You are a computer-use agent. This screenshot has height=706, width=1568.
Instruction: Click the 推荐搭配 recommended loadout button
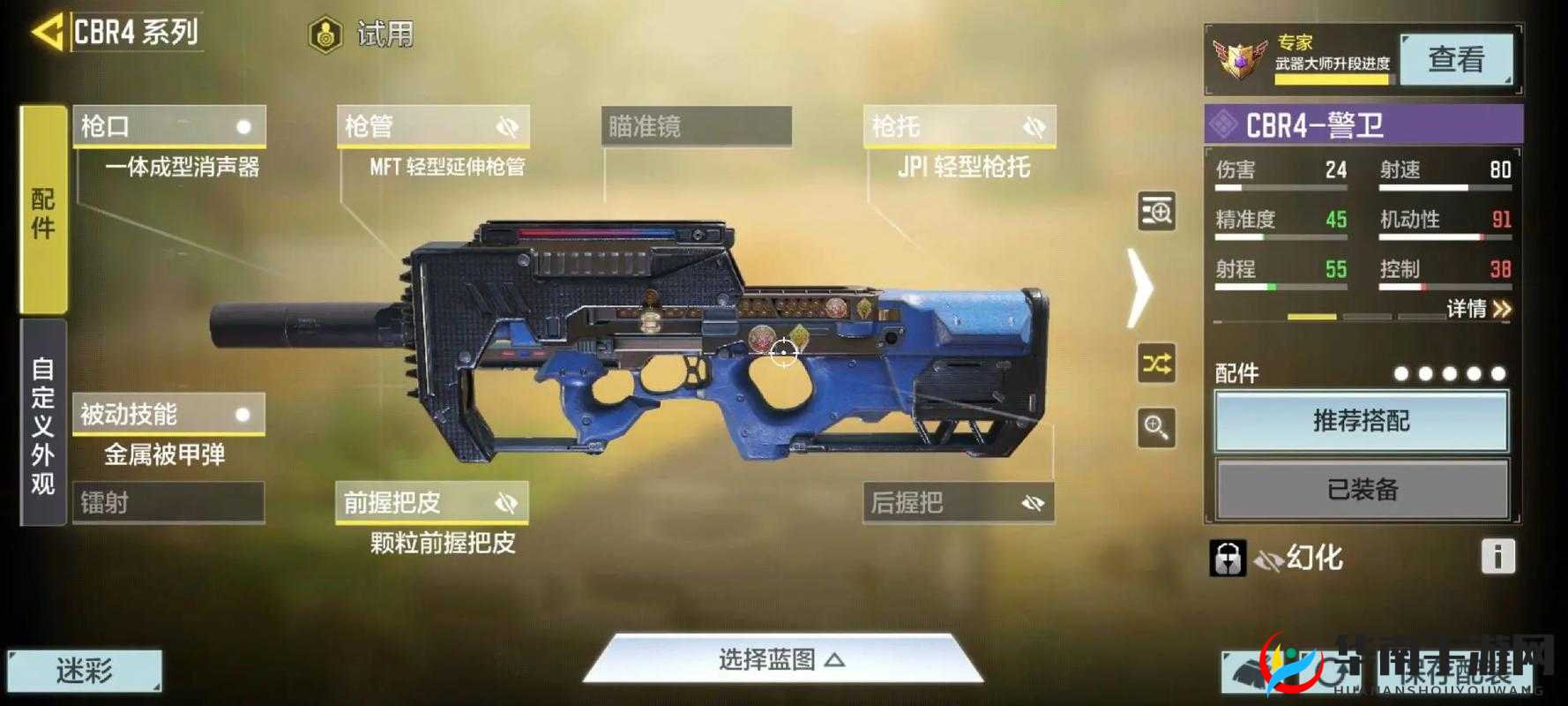point(1362,422)
